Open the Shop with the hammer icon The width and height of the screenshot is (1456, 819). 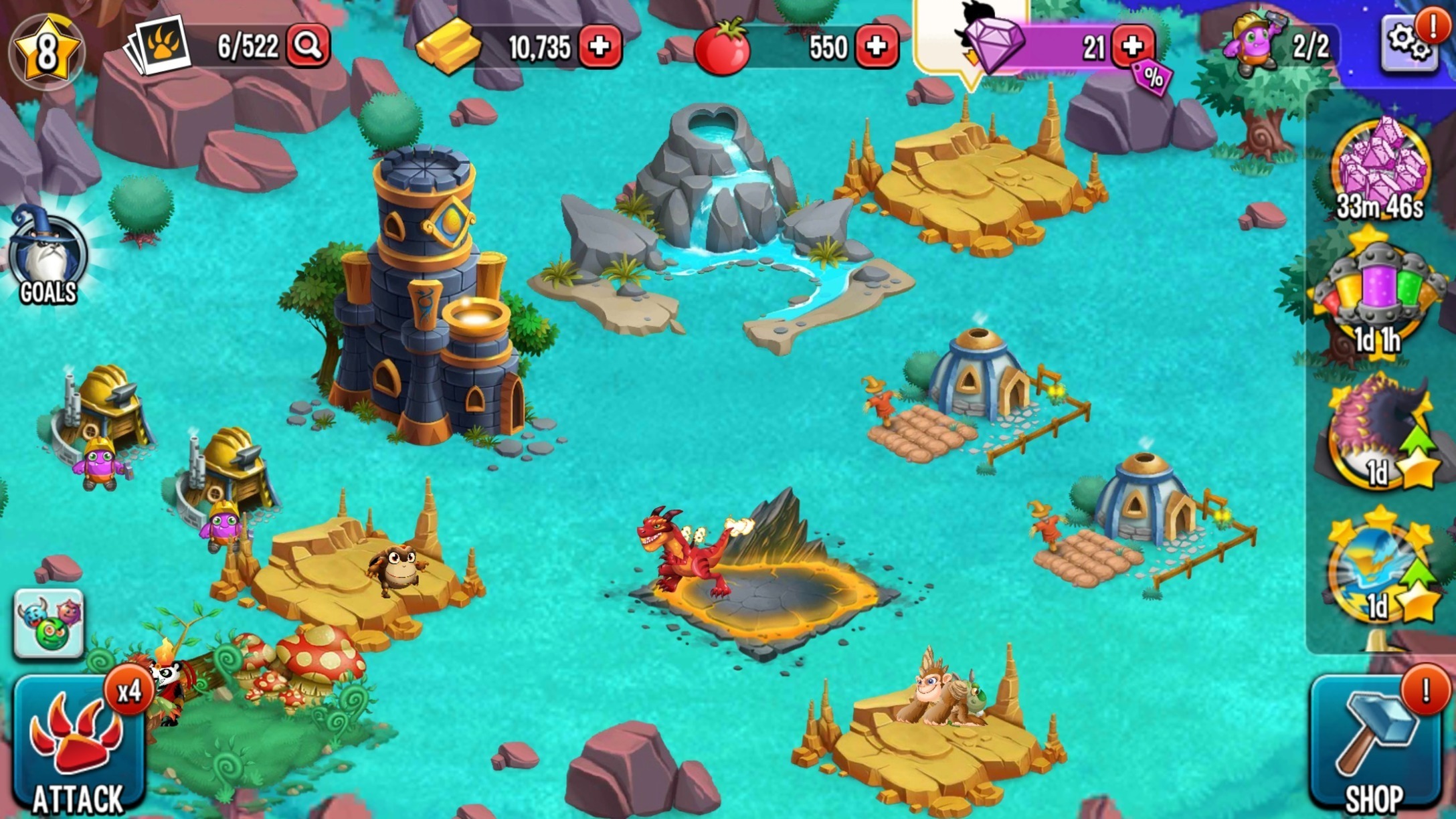pos(1376,746)
